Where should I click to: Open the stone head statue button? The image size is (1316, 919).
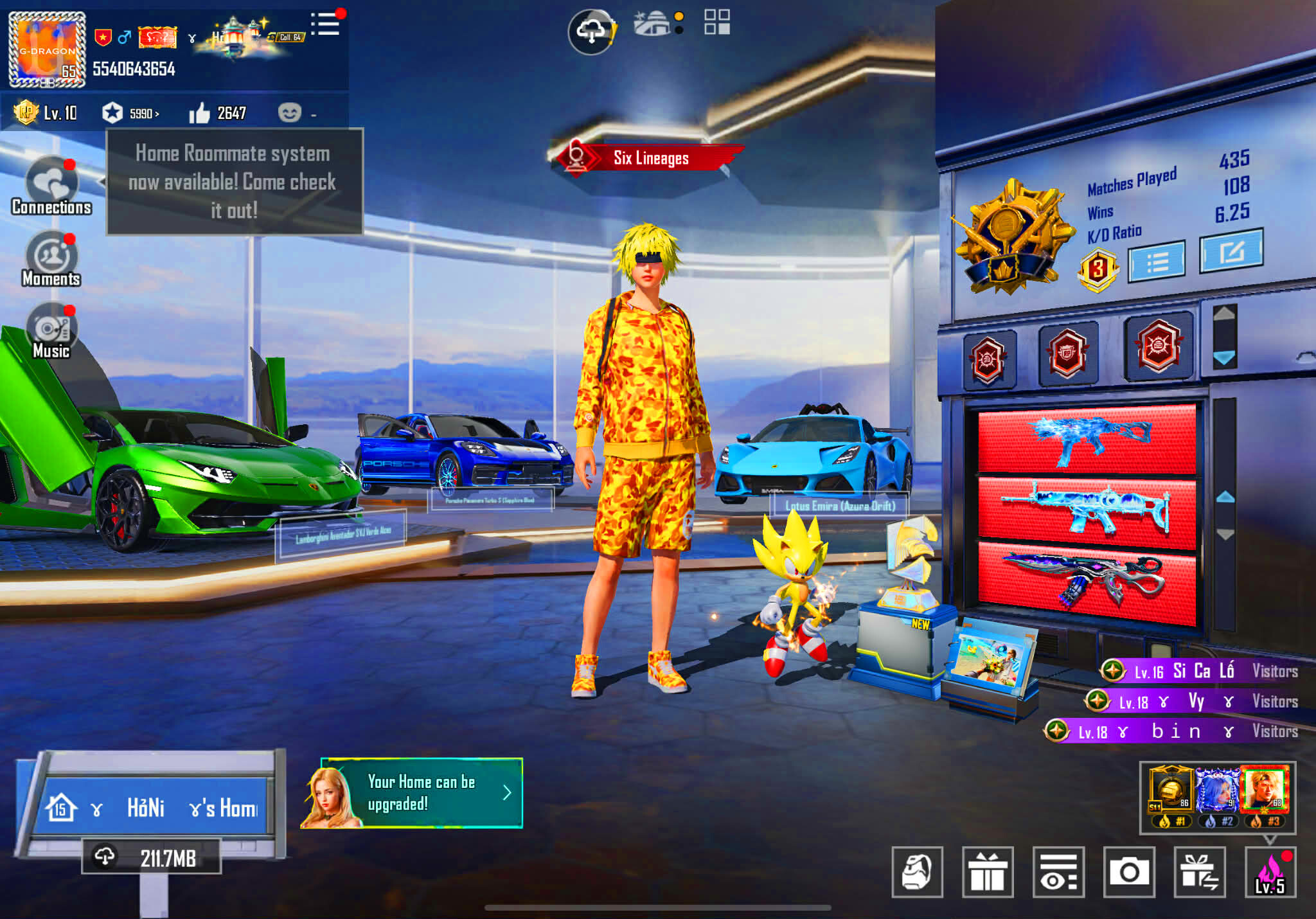(917, 872)
